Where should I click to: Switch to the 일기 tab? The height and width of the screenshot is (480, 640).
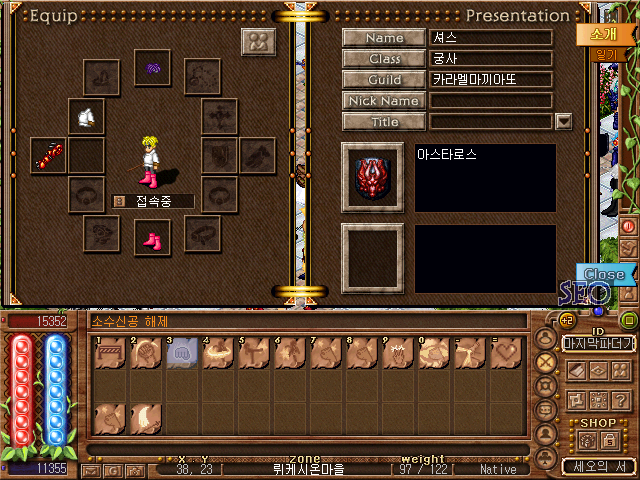[x=604, y=55]
